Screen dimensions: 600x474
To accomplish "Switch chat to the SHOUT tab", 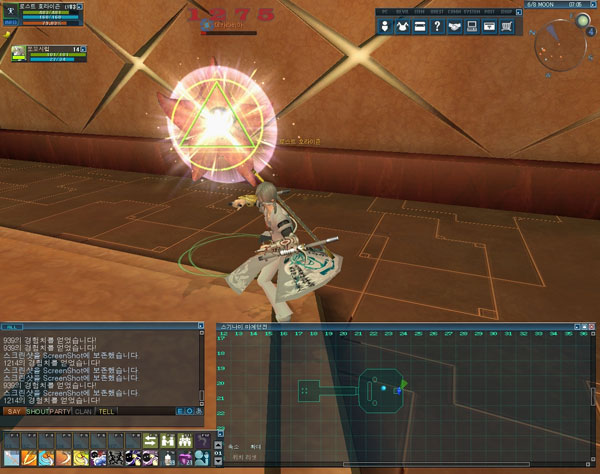I will tap(38, 411).
